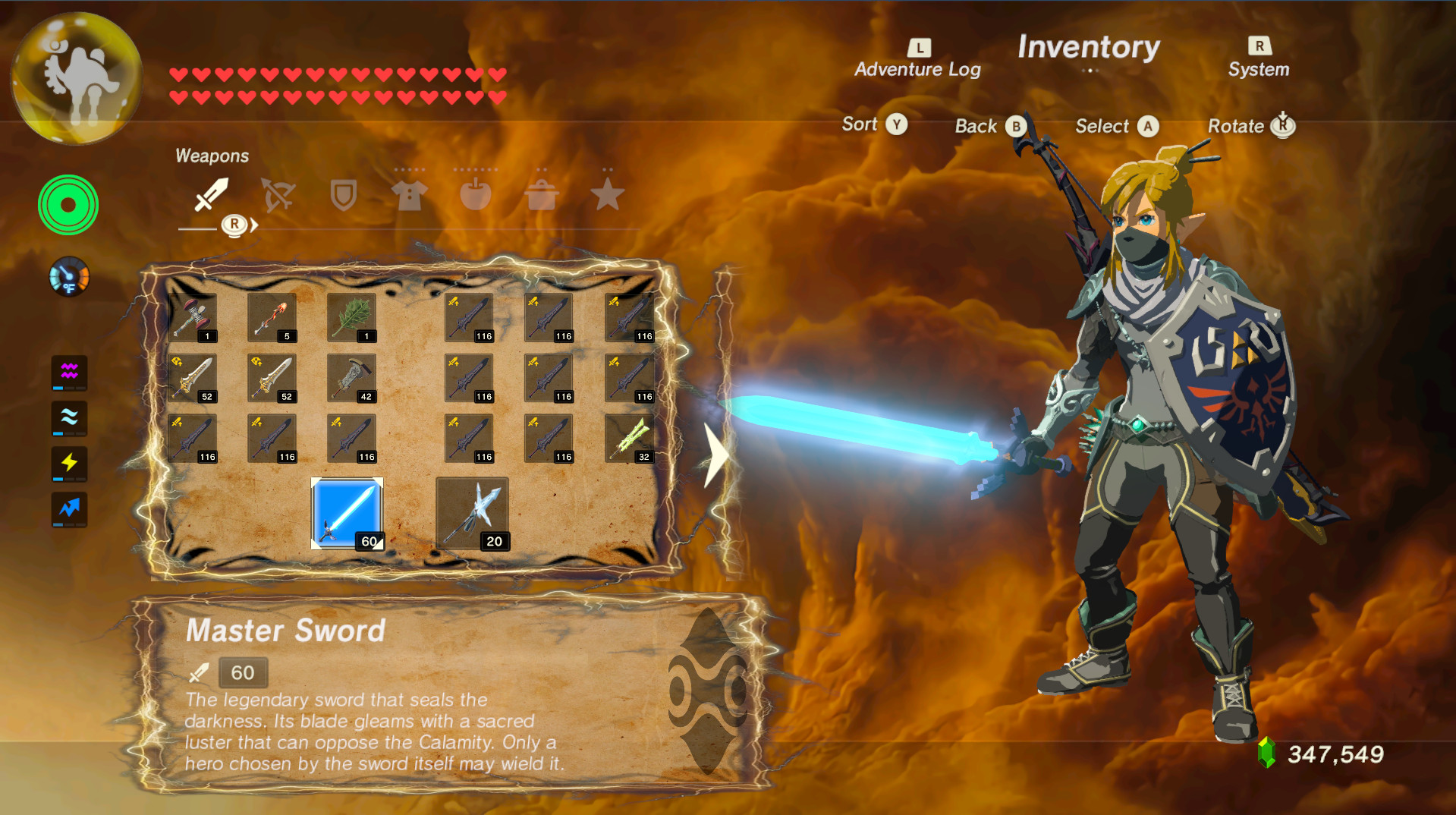
Task: Click the chevron beside the R category switcher
Action: [256, 225]
